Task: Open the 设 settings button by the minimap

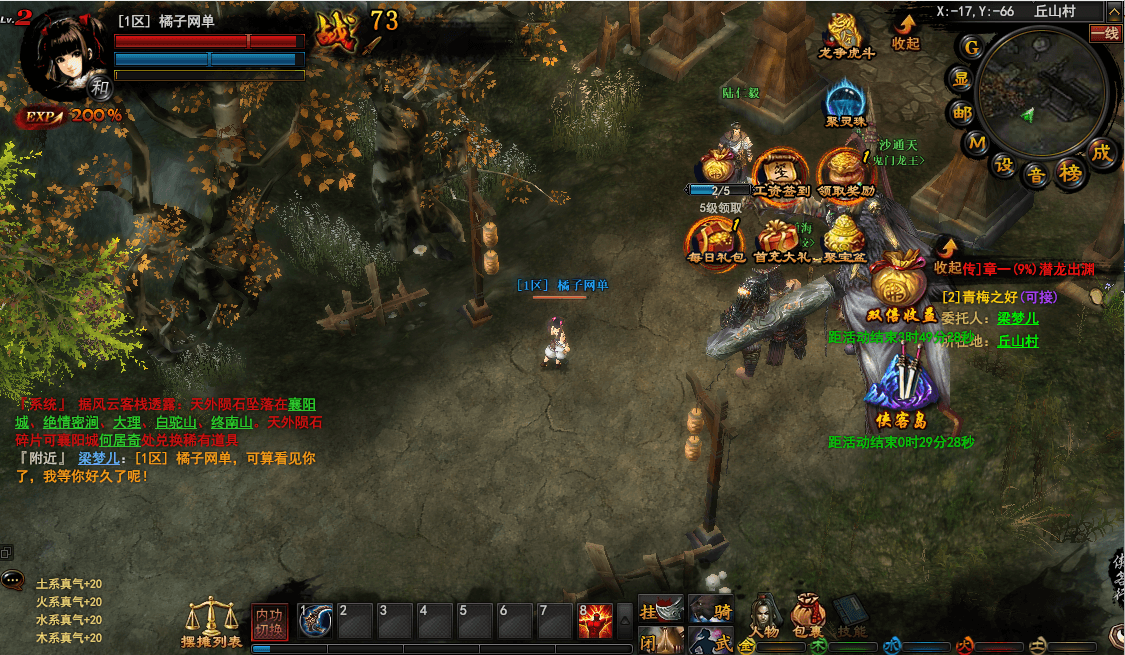Action: point(1003,165)
